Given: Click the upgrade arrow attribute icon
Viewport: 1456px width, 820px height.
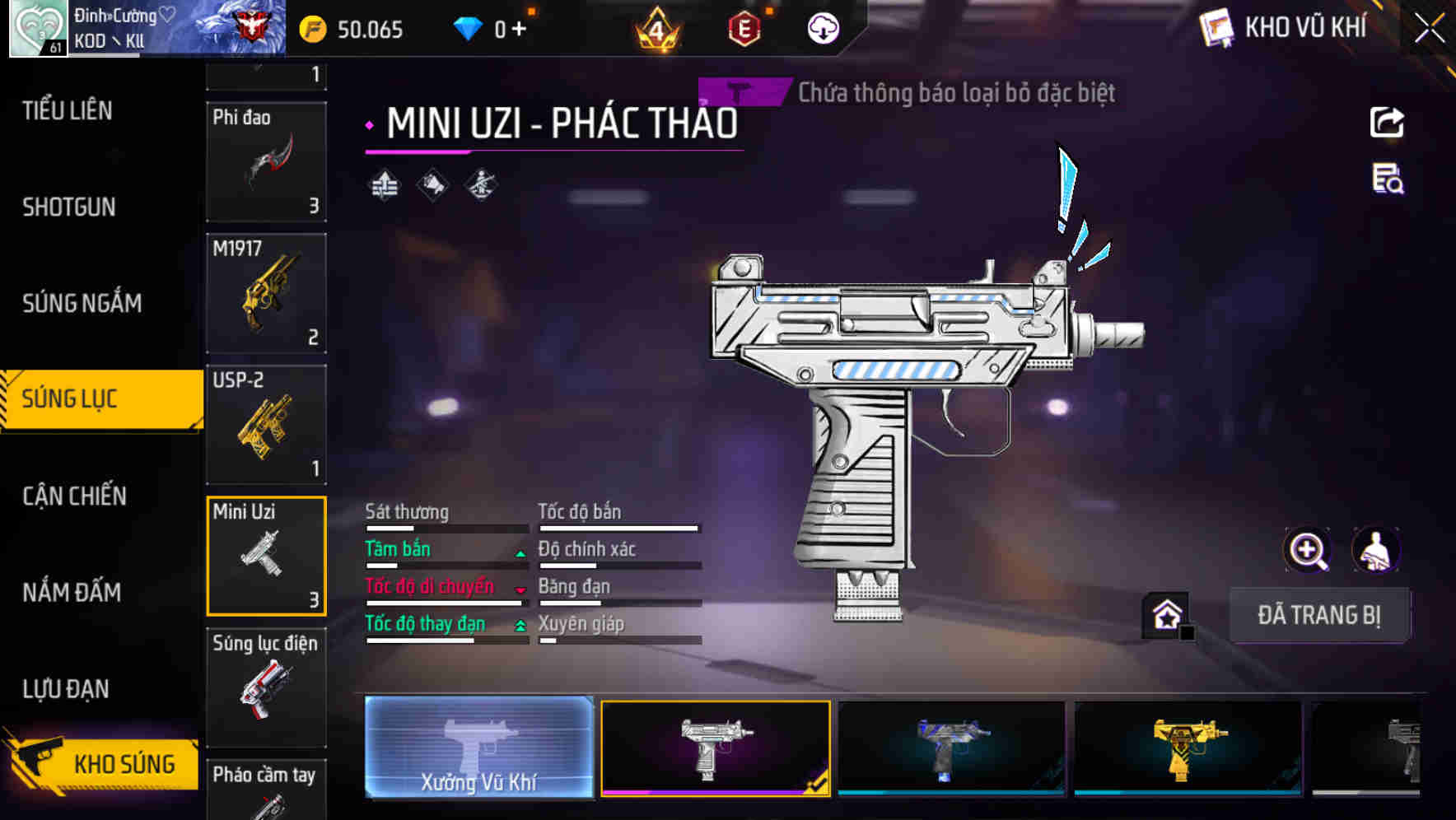Looking at the screenshot, I should (385, 183).
